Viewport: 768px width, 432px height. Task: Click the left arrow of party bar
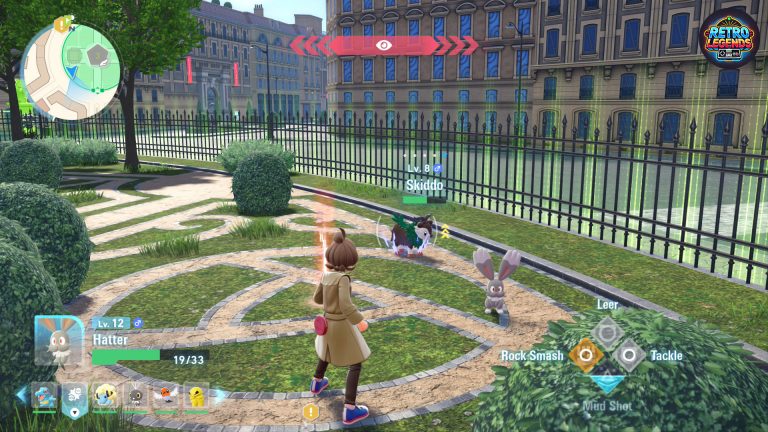(x=21, y=395)
